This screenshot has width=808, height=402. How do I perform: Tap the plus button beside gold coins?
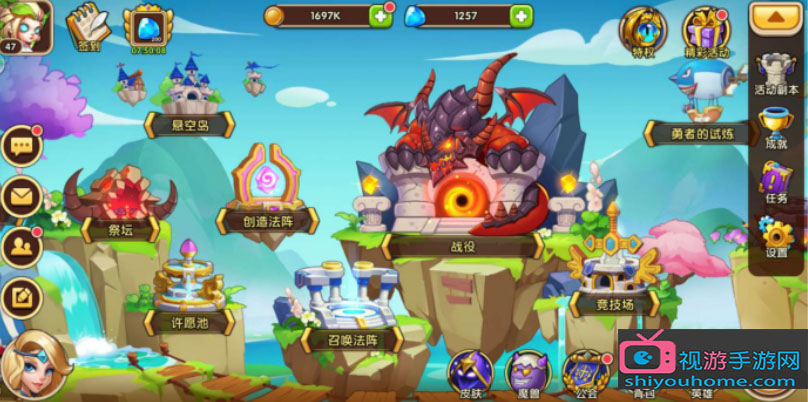(x=380, y=15)
